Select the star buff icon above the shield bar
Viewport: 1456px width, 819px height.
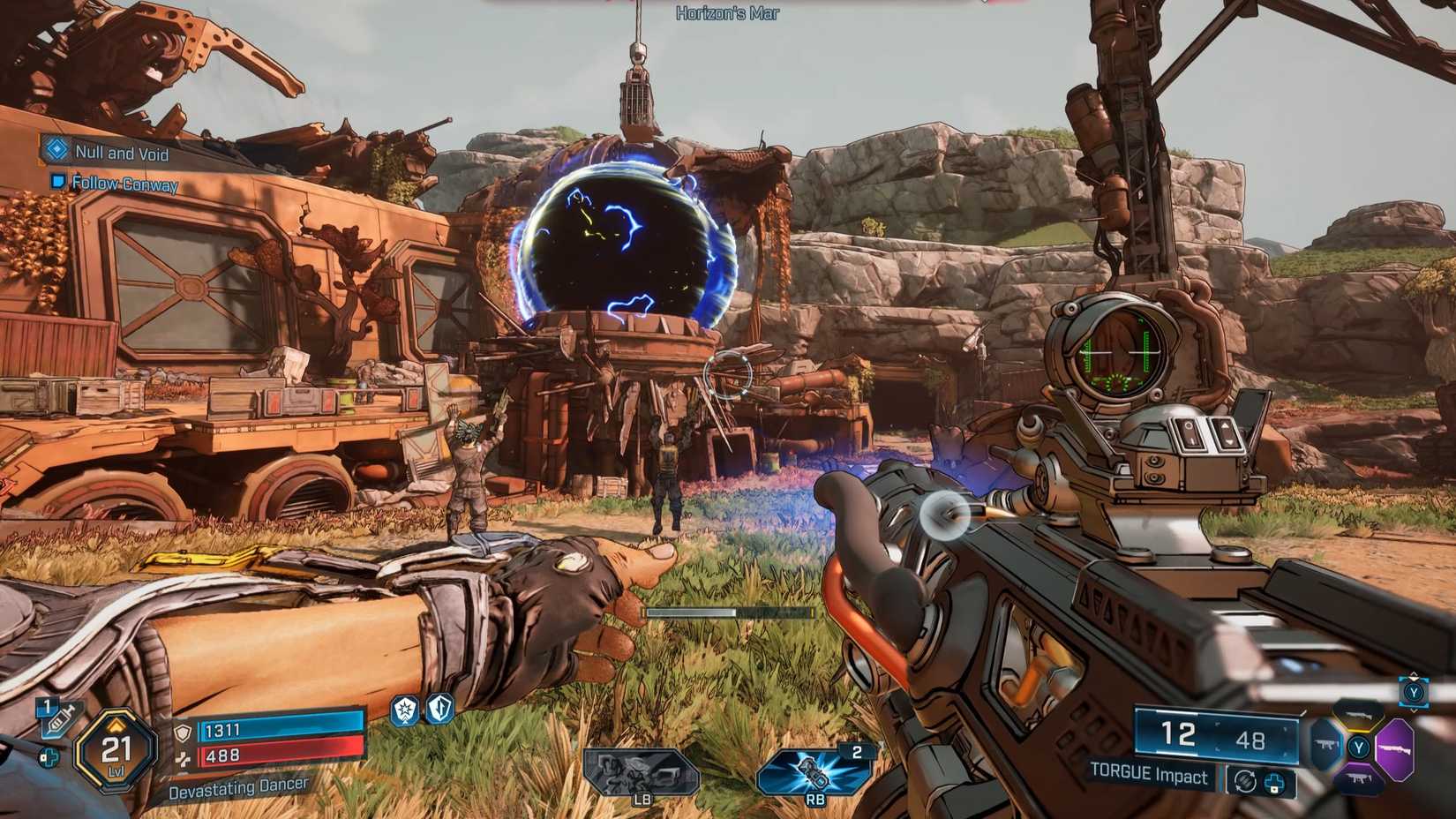[x=405, y=711]
